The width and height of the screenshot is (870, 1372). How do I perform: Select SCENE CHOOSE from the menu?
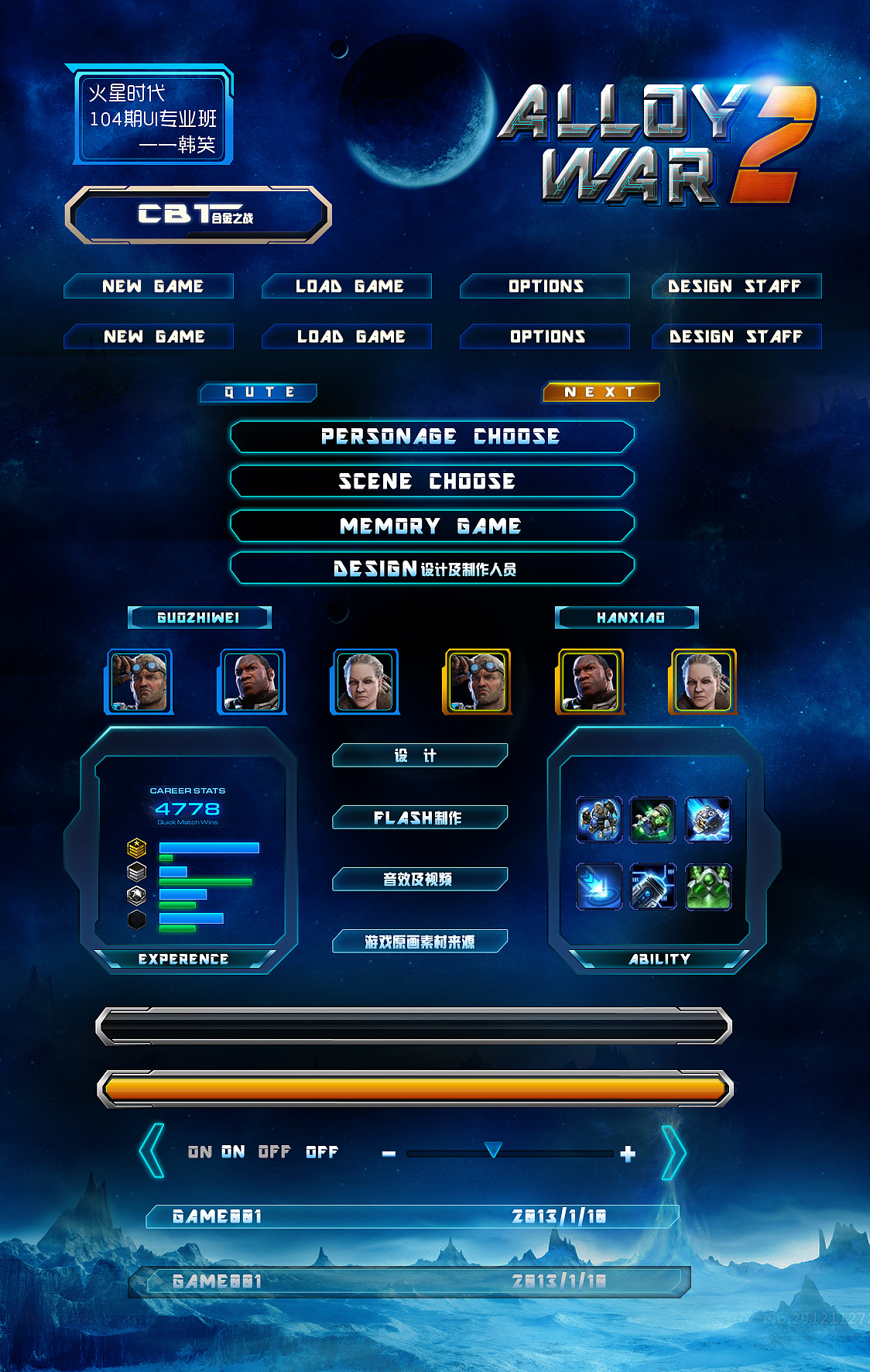(x=432, y=481)
